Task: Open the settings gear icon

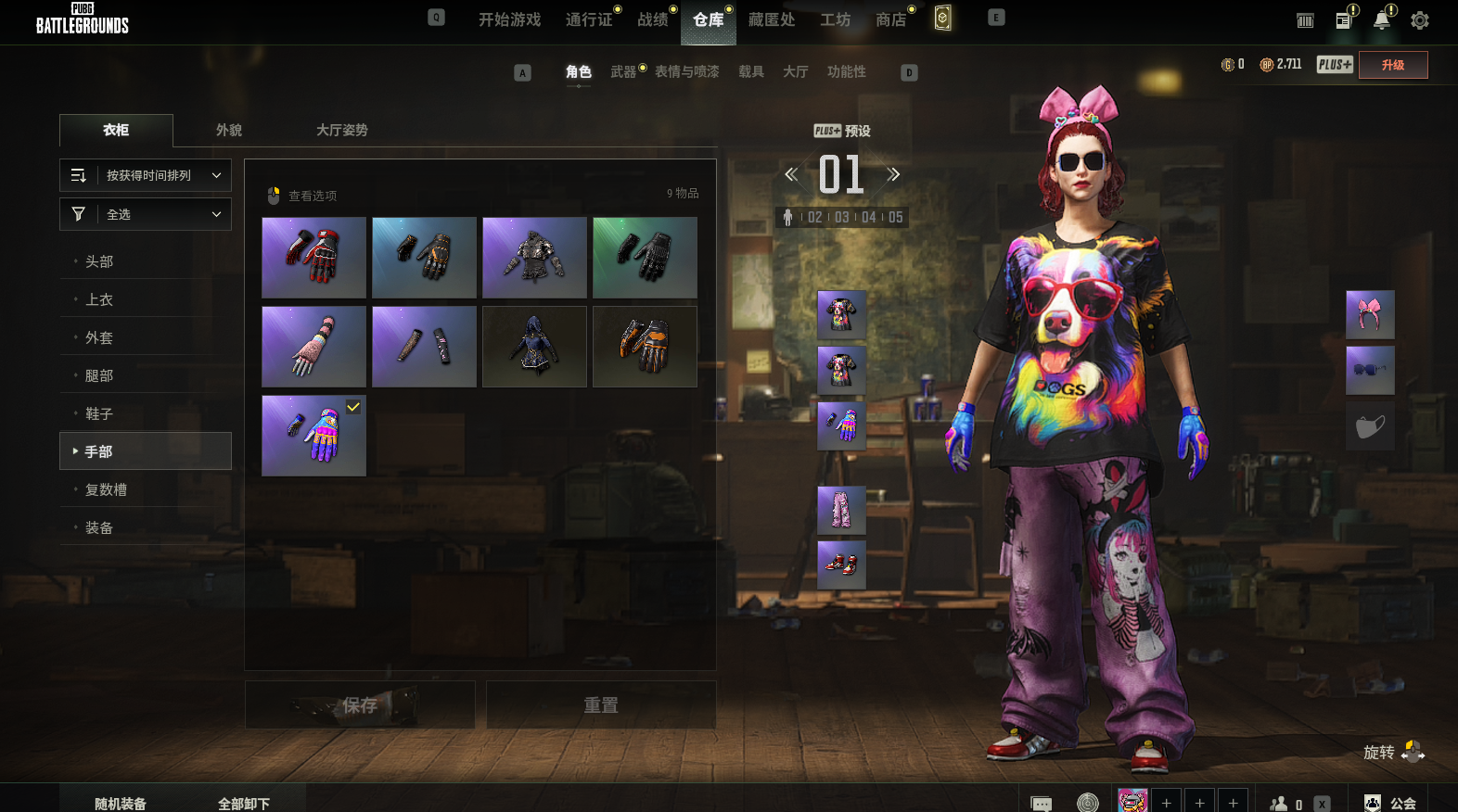Action: [x=1419, y=20]
